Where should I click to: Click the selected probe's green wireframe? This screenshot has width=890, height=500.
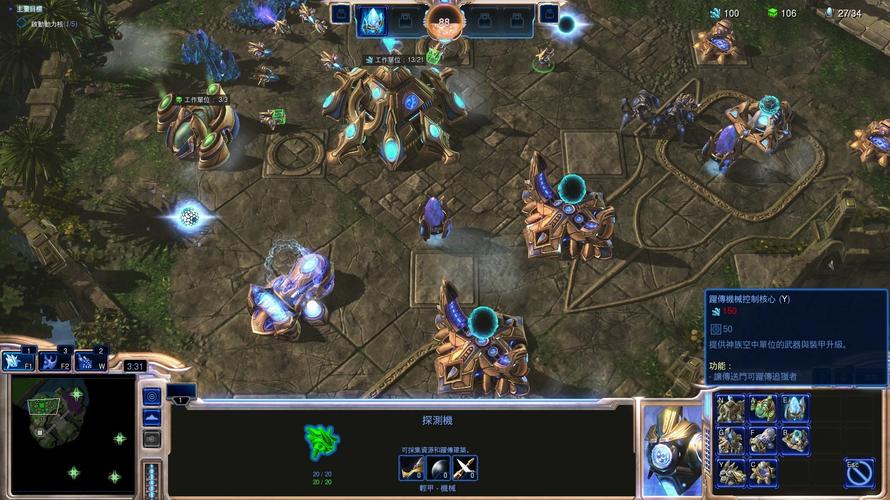click(x=322, y=441)
